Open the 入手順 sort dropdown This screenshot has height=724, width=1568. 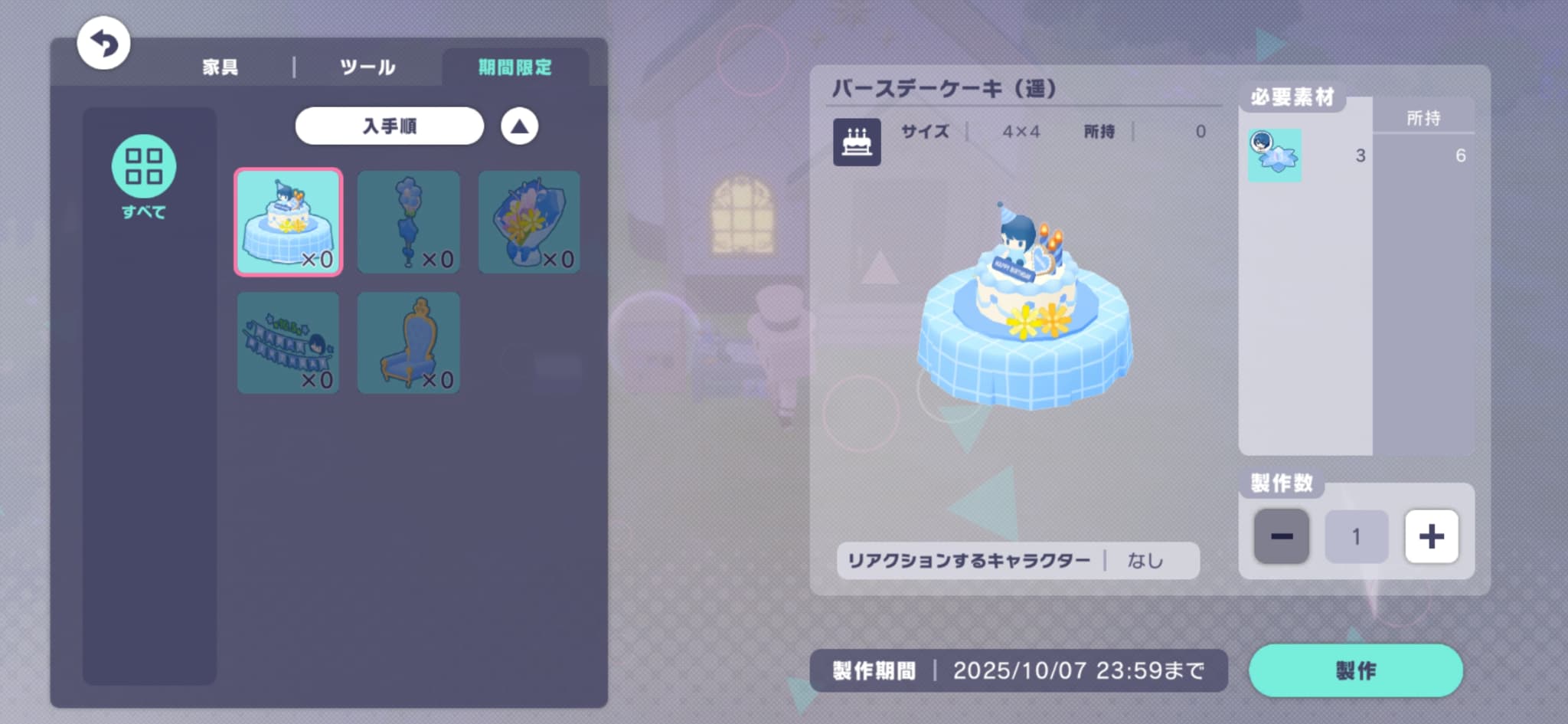[x=389, y=126]
